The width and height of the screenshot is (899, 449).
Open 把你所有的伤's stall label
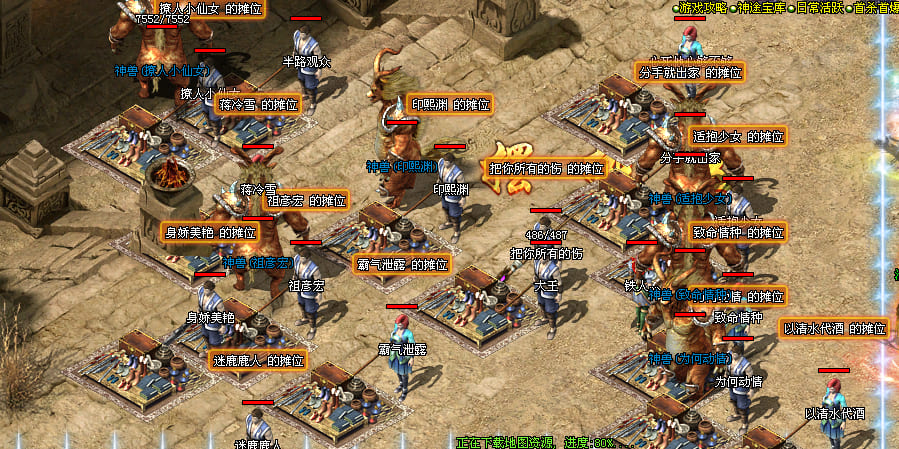(546, 168)
